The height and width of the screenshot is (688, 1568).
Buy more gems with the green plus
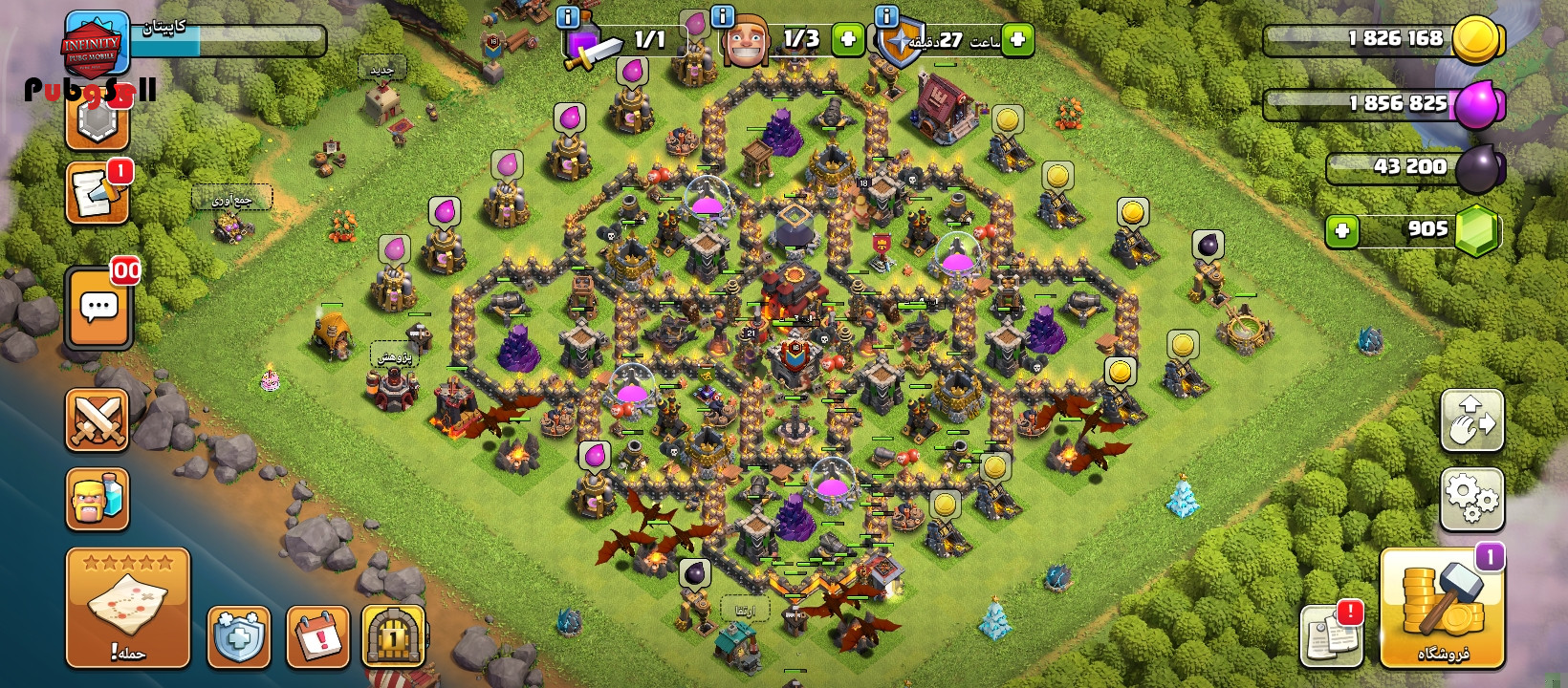coord(1342,231)
